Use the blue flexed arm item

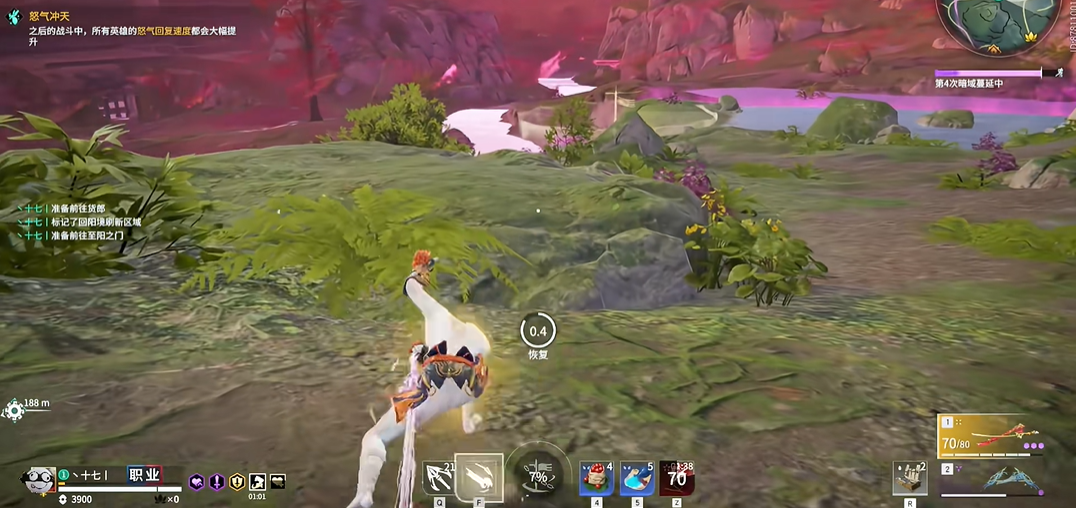[637, 479]
